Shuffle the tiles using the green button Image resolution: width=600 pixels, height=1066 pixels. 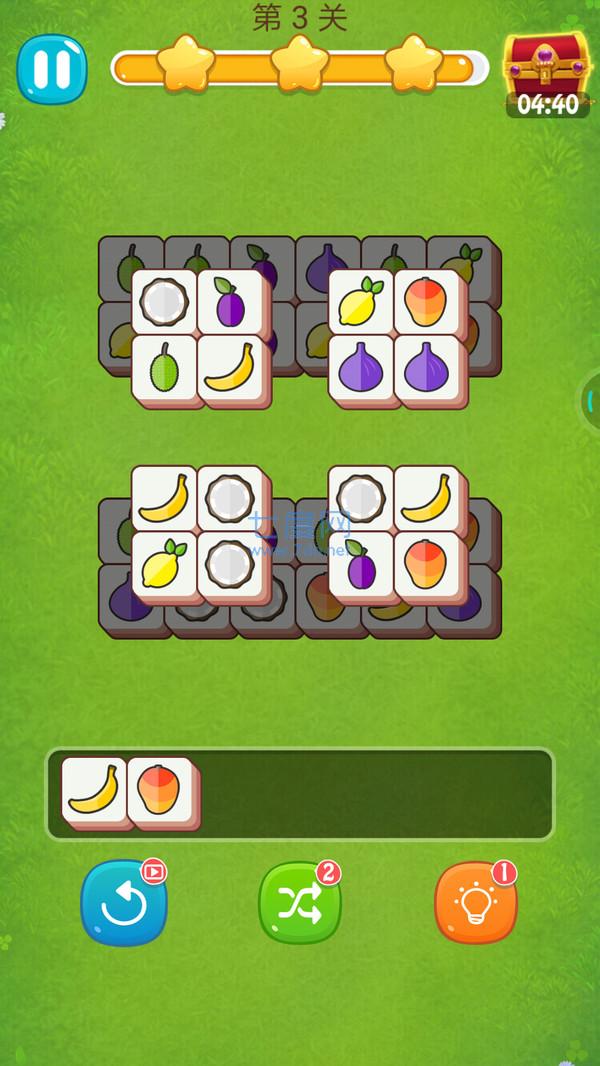300,901
